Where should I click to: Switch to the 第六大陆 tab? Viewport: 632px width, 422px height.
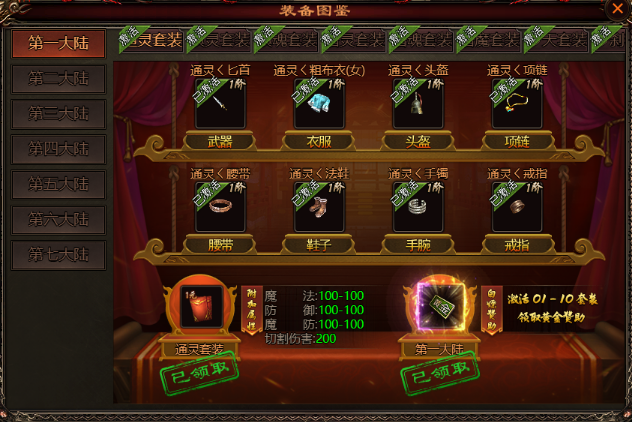click(x=59, y=220)
